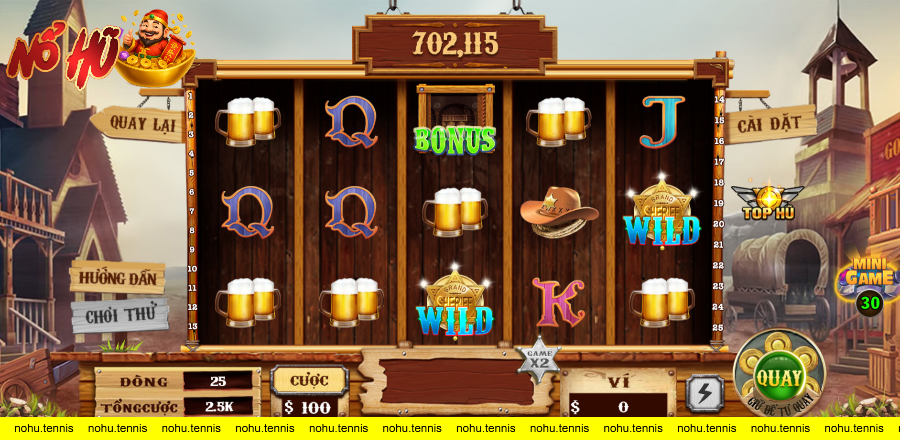Adjust the Dòng paylines count of 25

click(x=219, y=381)
